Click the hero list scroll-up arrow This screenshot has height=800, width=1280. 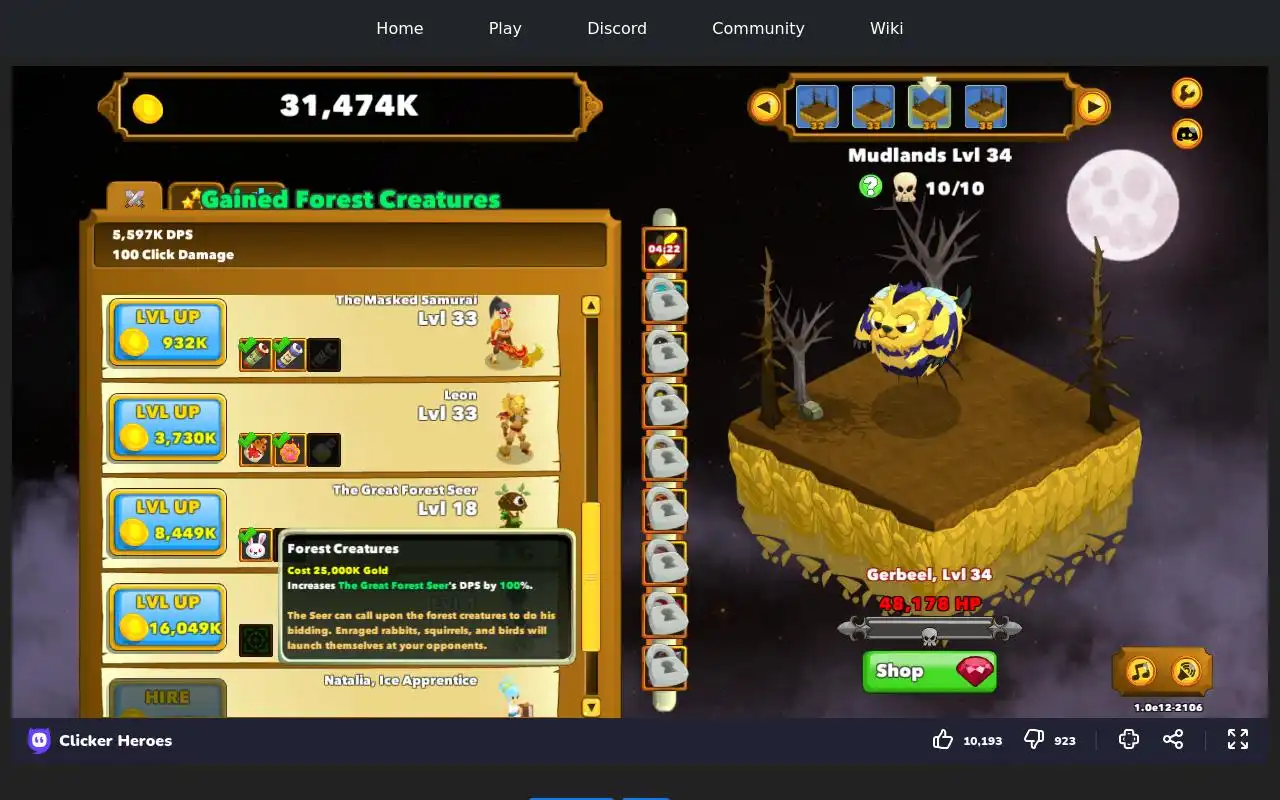pyautogui.click(x=591, y=306)
